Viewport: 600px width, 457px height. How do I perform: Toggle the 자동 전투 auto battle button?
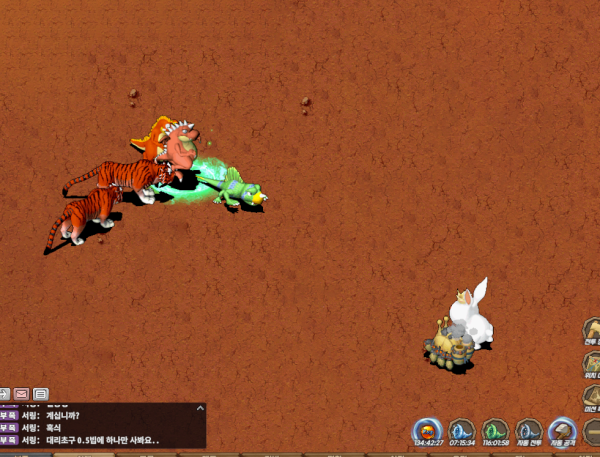click(529, 431)
